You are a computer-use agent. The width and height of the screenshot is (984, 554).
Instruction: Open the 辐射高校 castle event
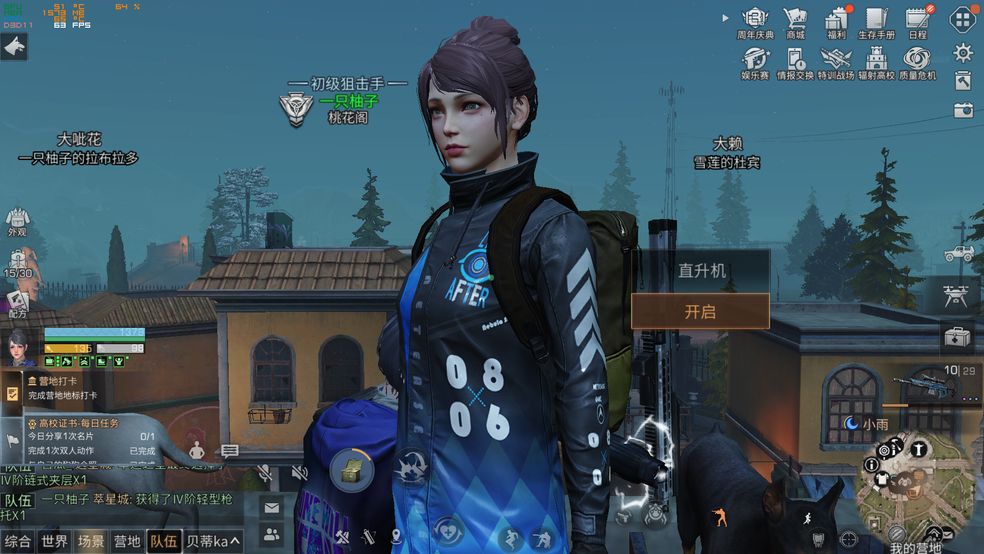(876, 60)
